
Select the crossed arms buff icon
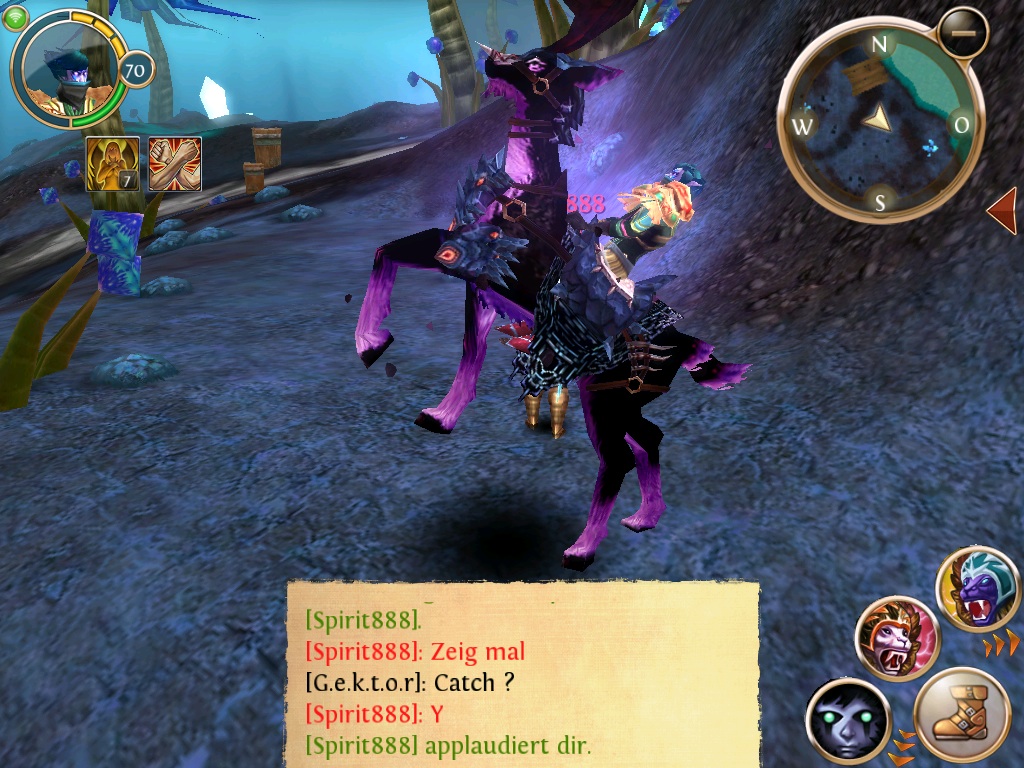[x=175, y=164]
